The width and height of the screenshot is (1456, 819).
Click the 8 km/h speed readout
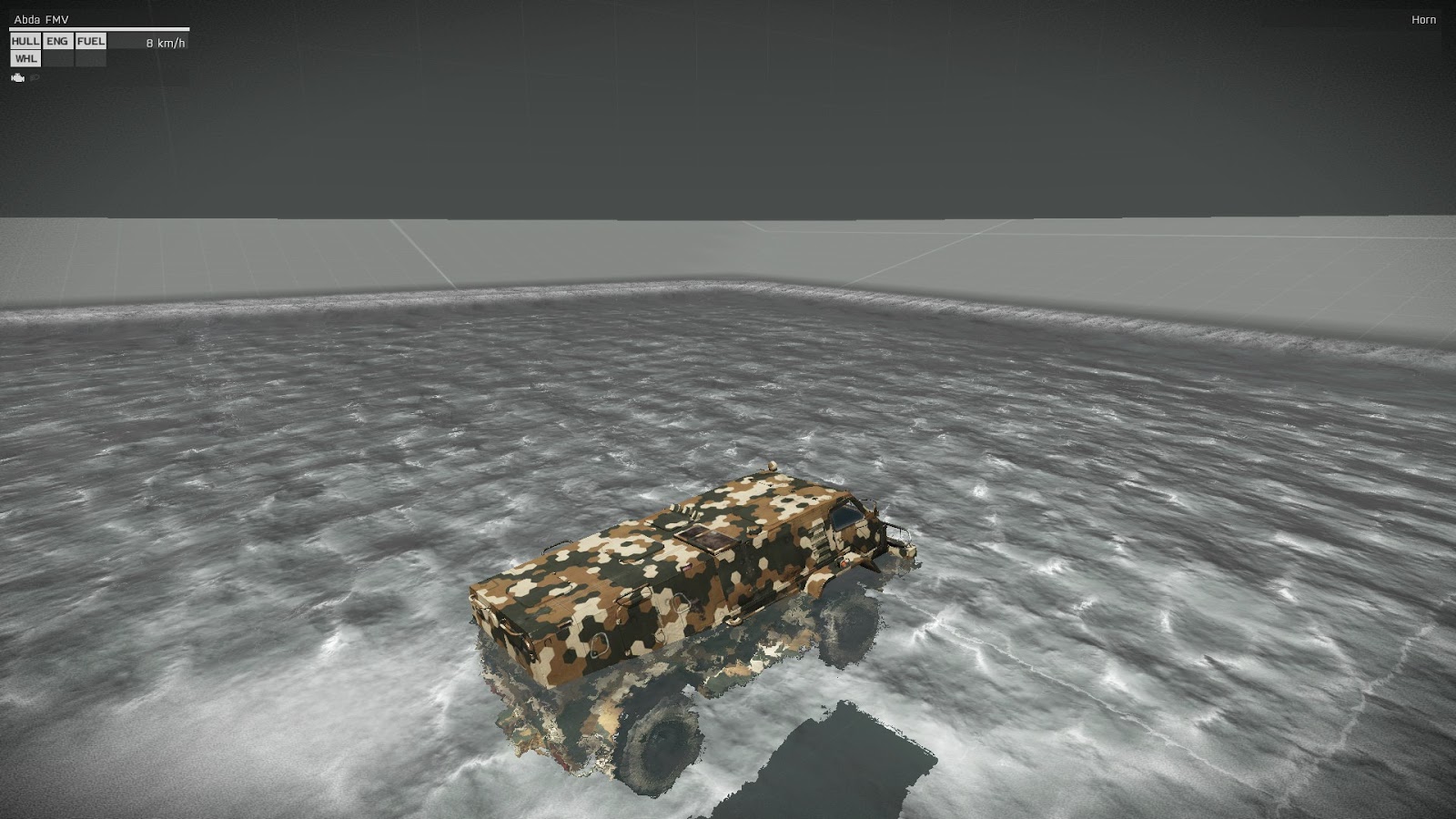click(x=166, y=42)
